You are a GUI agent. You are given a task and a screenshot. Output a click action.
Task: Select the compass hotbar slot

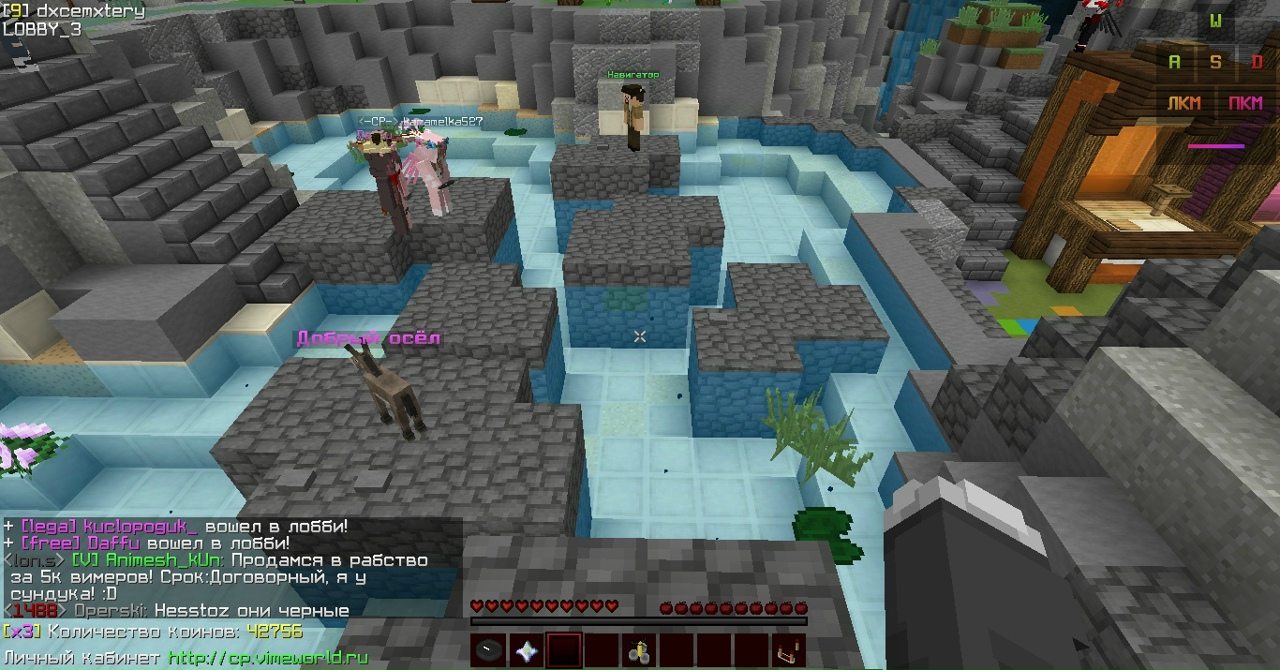[x=489, y=651]
